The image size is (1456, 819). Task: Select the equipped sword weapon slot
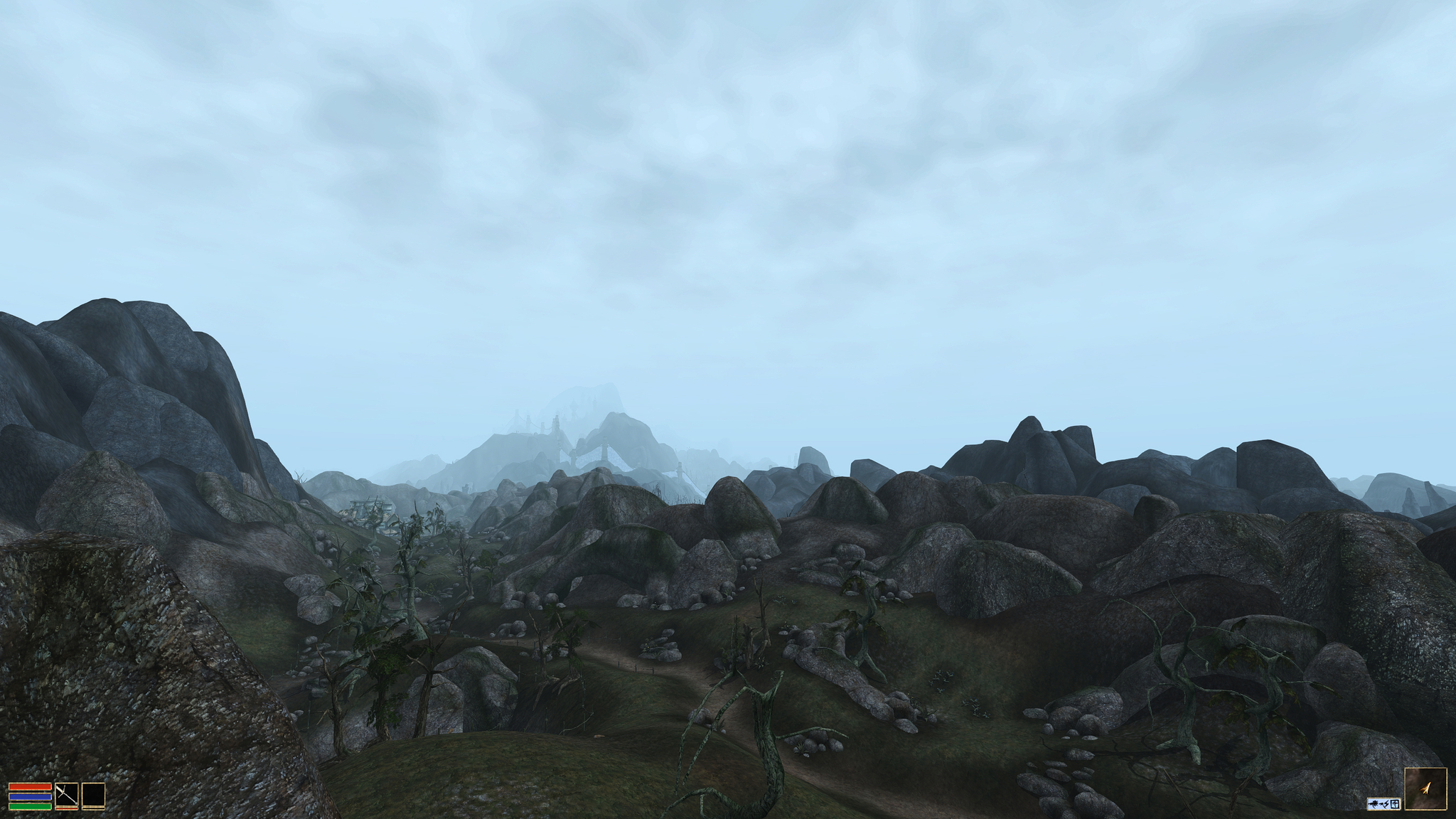(x=66, y=795)
